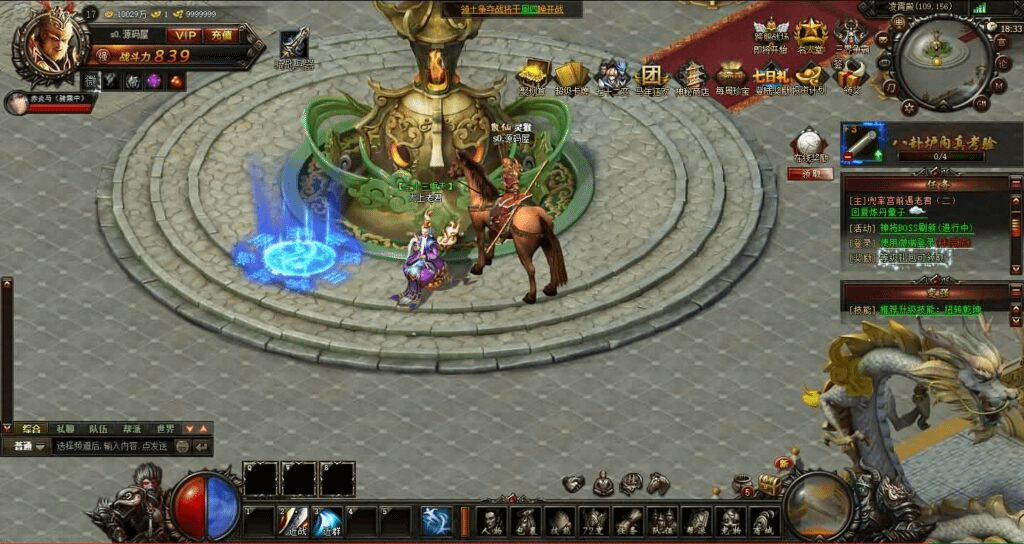Image resolution: width=1024 pixels, height=544 pixels.
Task: Open the 人物 character panel icon
Action: [x=490, y=521]
